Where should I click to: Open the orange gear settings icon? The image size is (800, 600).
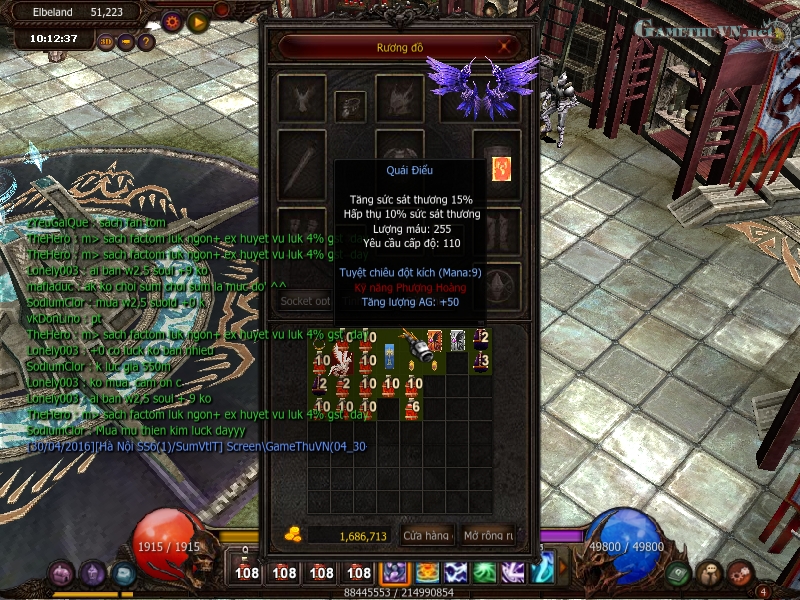pyautogui.click(x=172, y=21)
